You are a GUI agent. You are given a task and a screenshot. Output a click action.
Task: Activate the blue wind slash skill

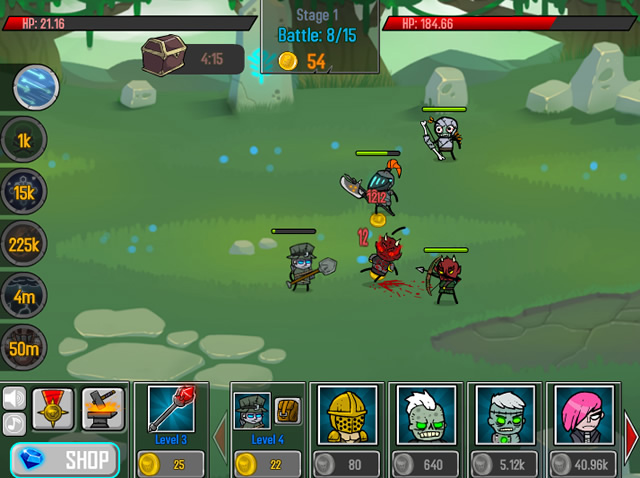[36, 89]
